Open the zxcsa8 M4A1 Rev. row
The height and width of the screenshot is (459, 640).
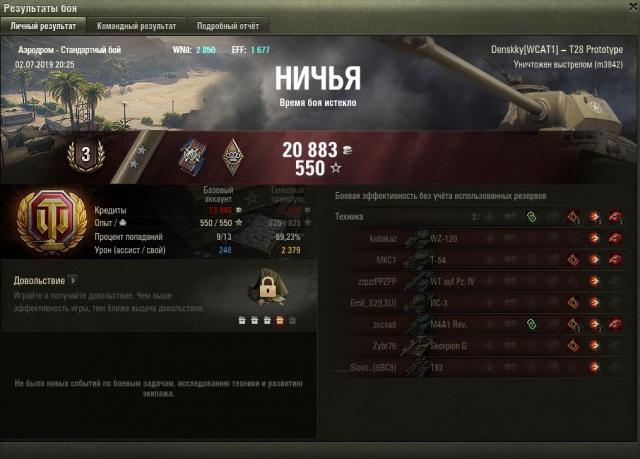(x=480, y=324)
